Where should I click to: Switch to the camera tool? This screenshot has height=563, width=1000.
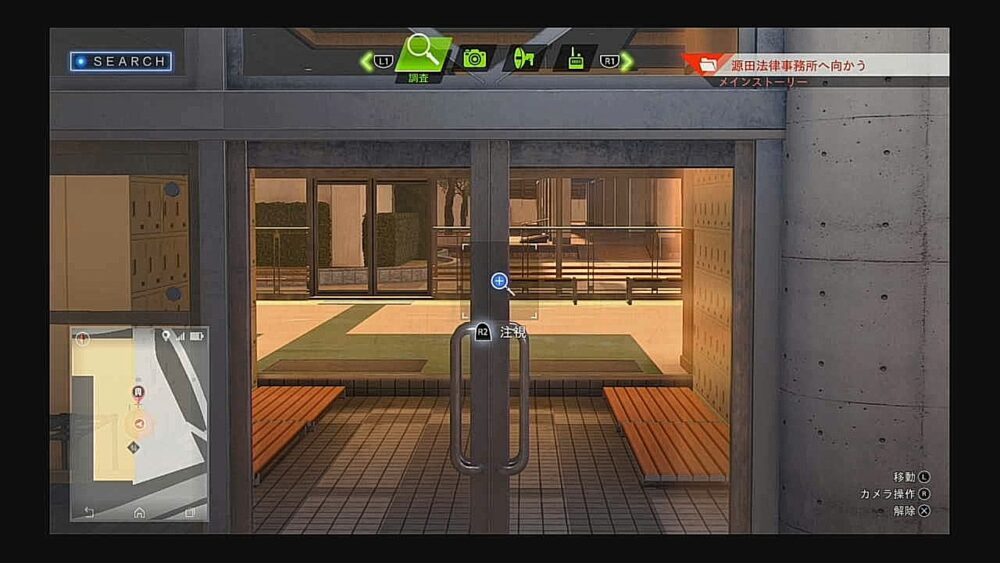(473, 58)
